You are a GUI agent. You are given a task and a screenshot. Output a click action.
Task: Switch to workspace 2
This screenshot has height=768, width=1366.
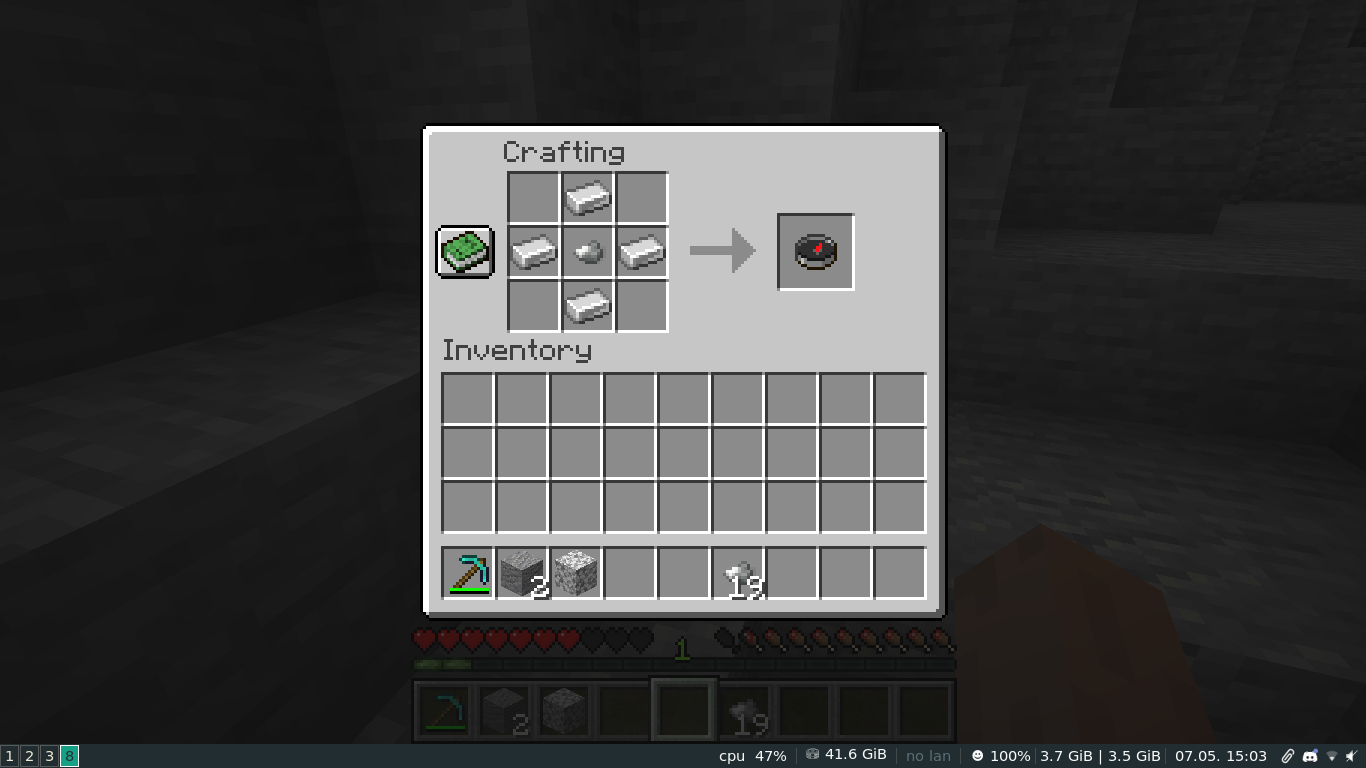pos(28,757)
